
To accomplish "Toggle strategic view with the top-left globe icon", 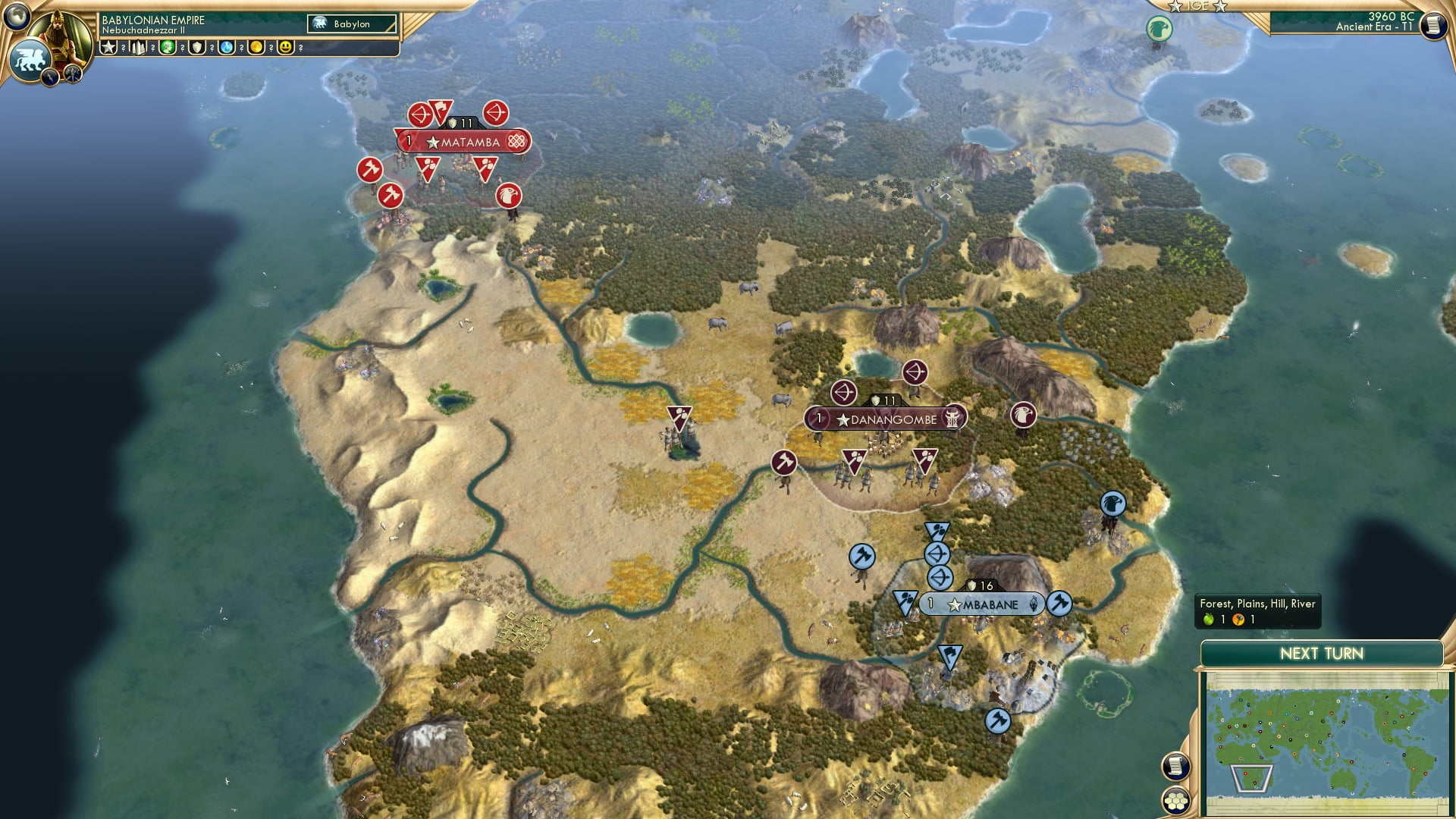I will [x=15, y=15].
